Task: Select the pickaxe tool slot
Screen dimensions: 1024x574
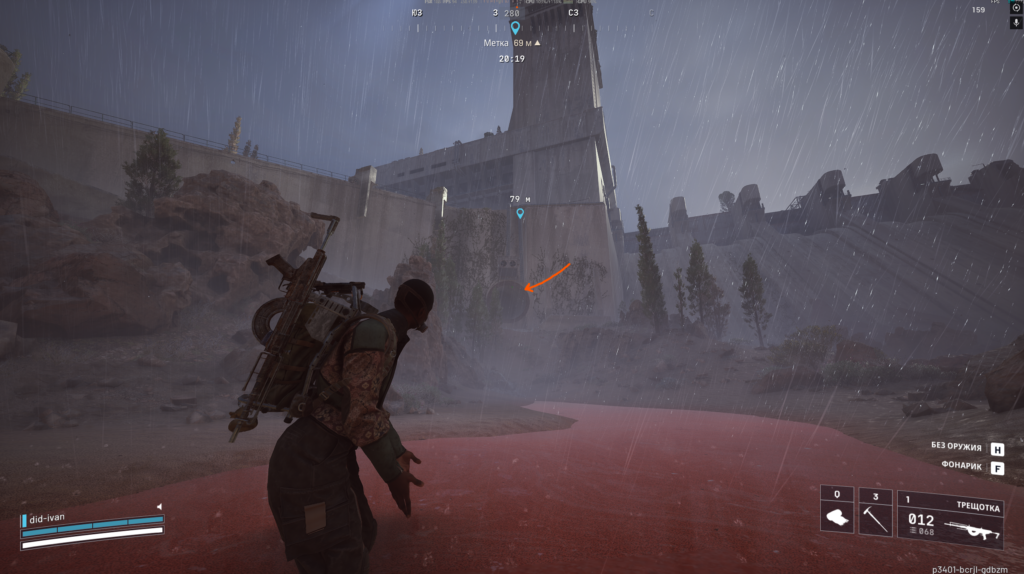Action: coord(875,517)
